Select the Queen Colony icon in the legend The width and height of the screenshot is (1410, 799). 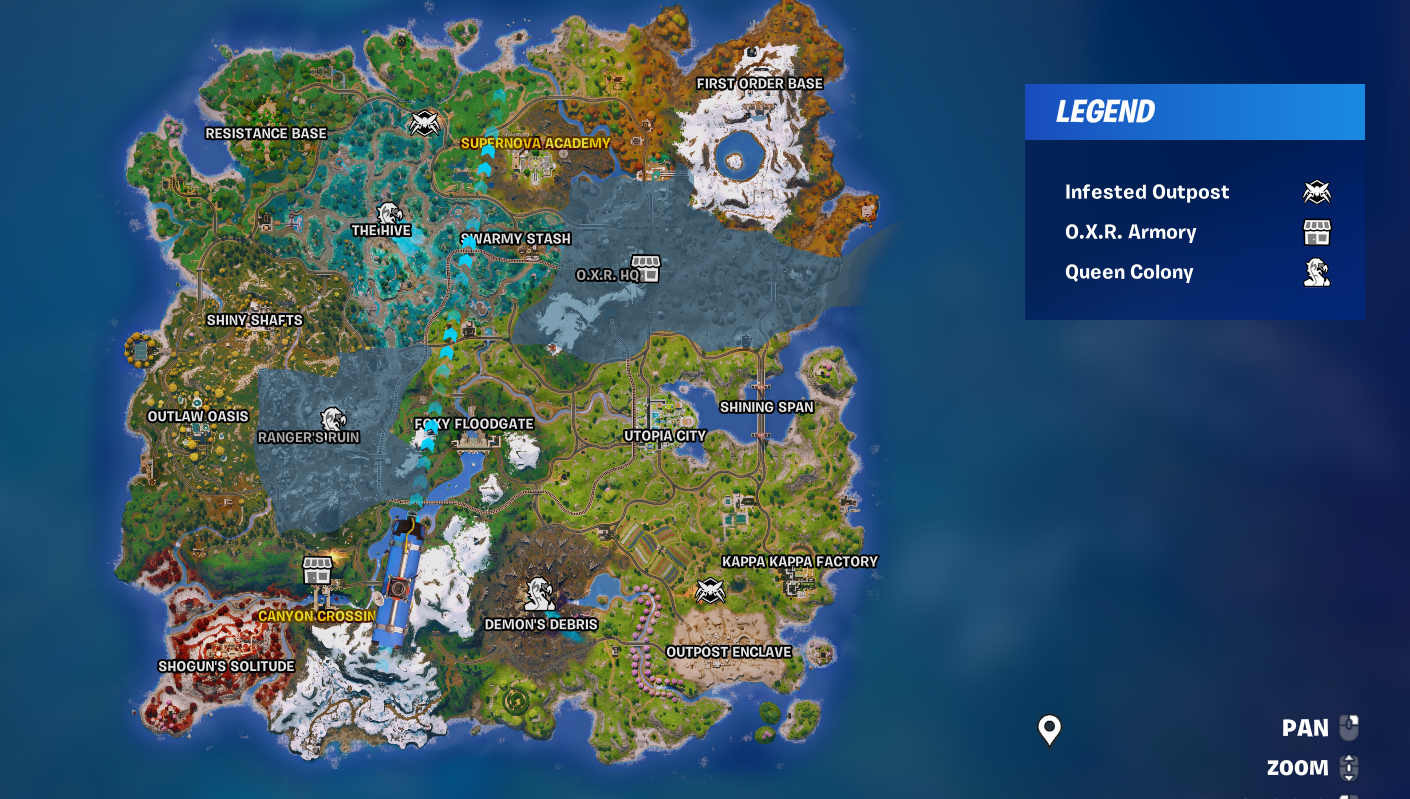point(1317,271)
